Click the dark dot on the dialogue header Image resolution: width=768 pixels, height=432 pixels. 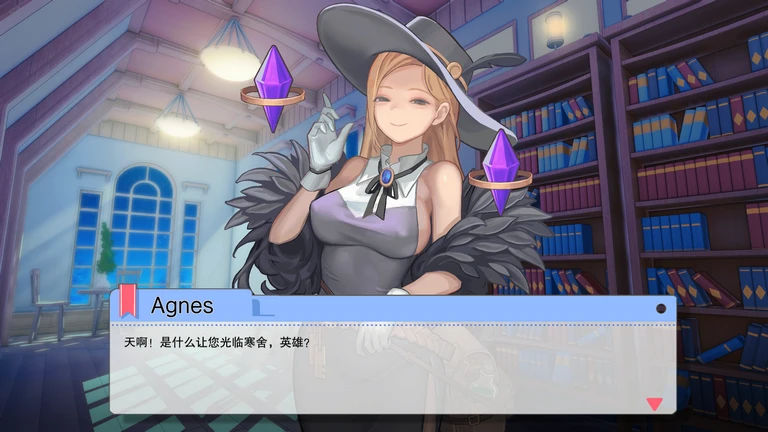click(661, 308)
